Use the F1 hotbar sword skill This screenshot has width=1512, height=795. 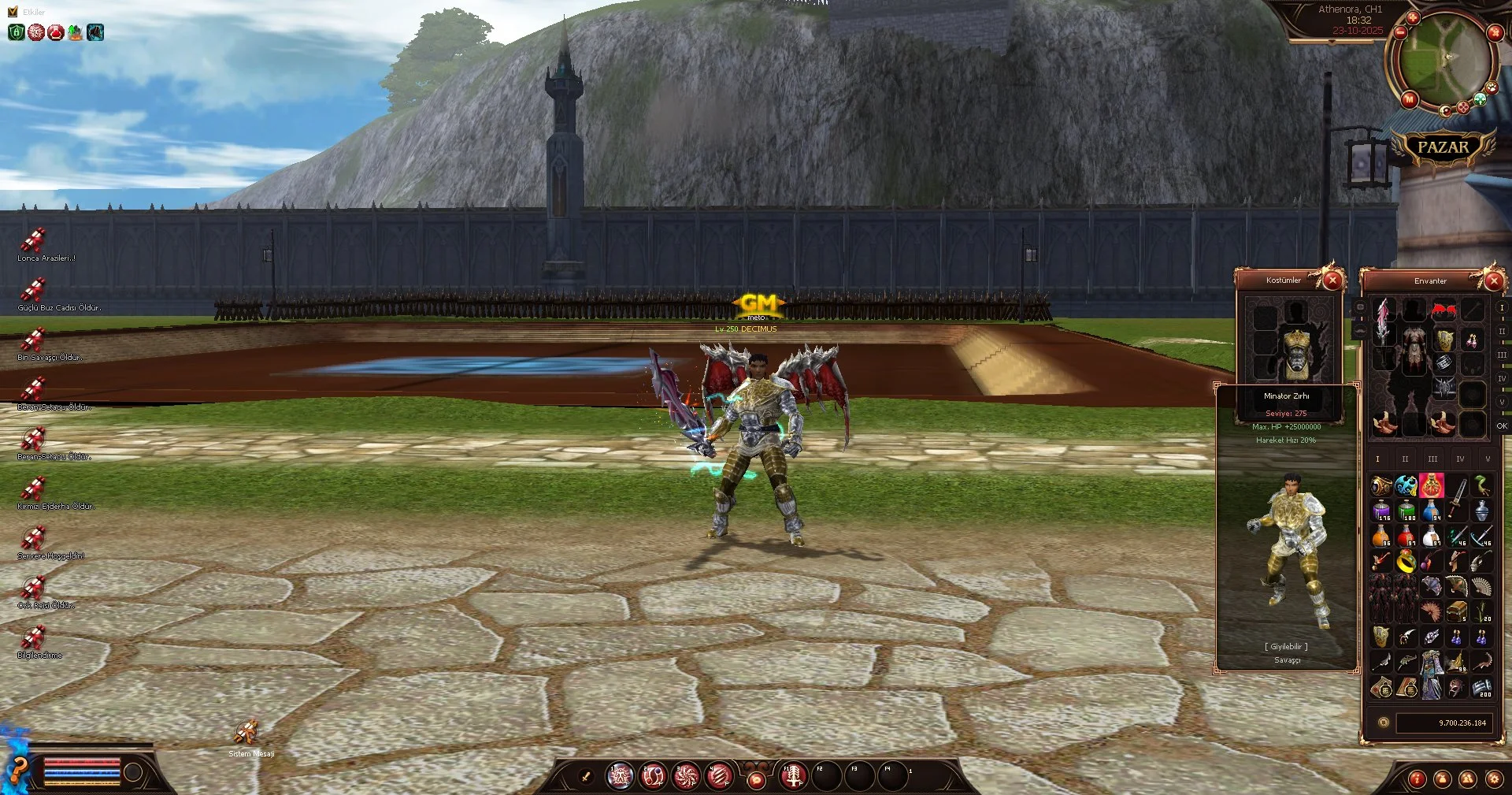pyautogui.click(x=793, y=776)
